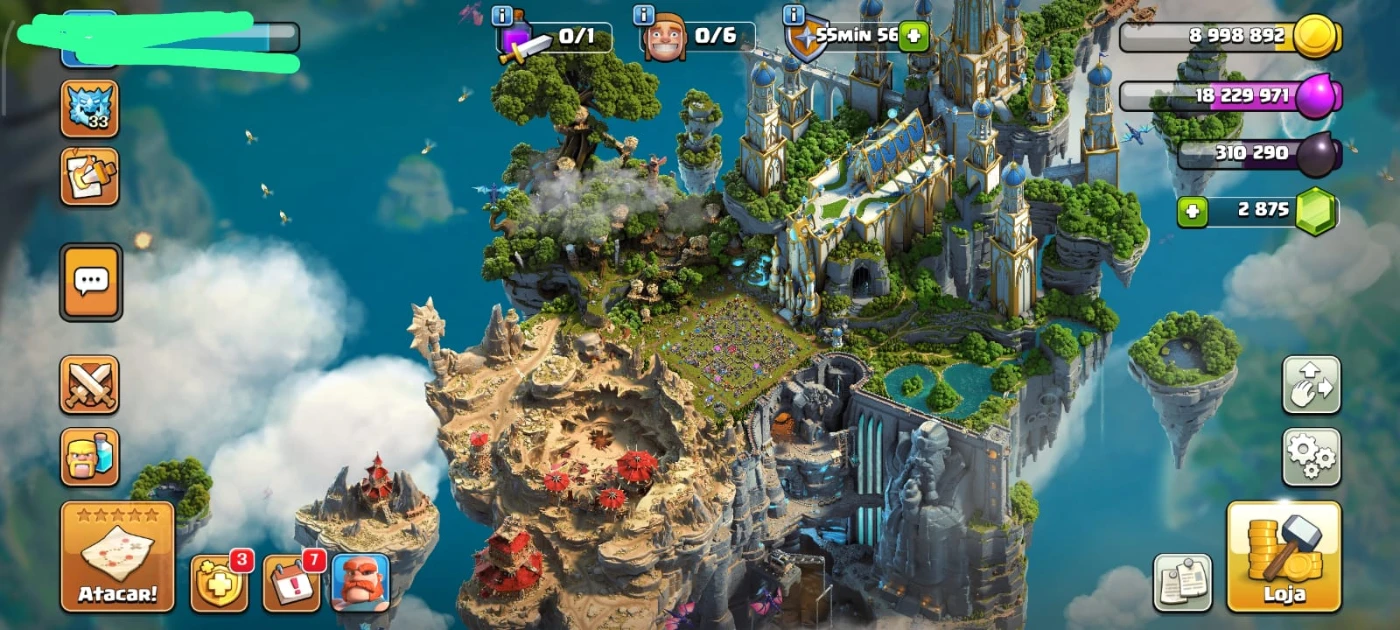Open the barbarian and potion army menu
Screen dimensions: 1400x630
pos(90,457)
